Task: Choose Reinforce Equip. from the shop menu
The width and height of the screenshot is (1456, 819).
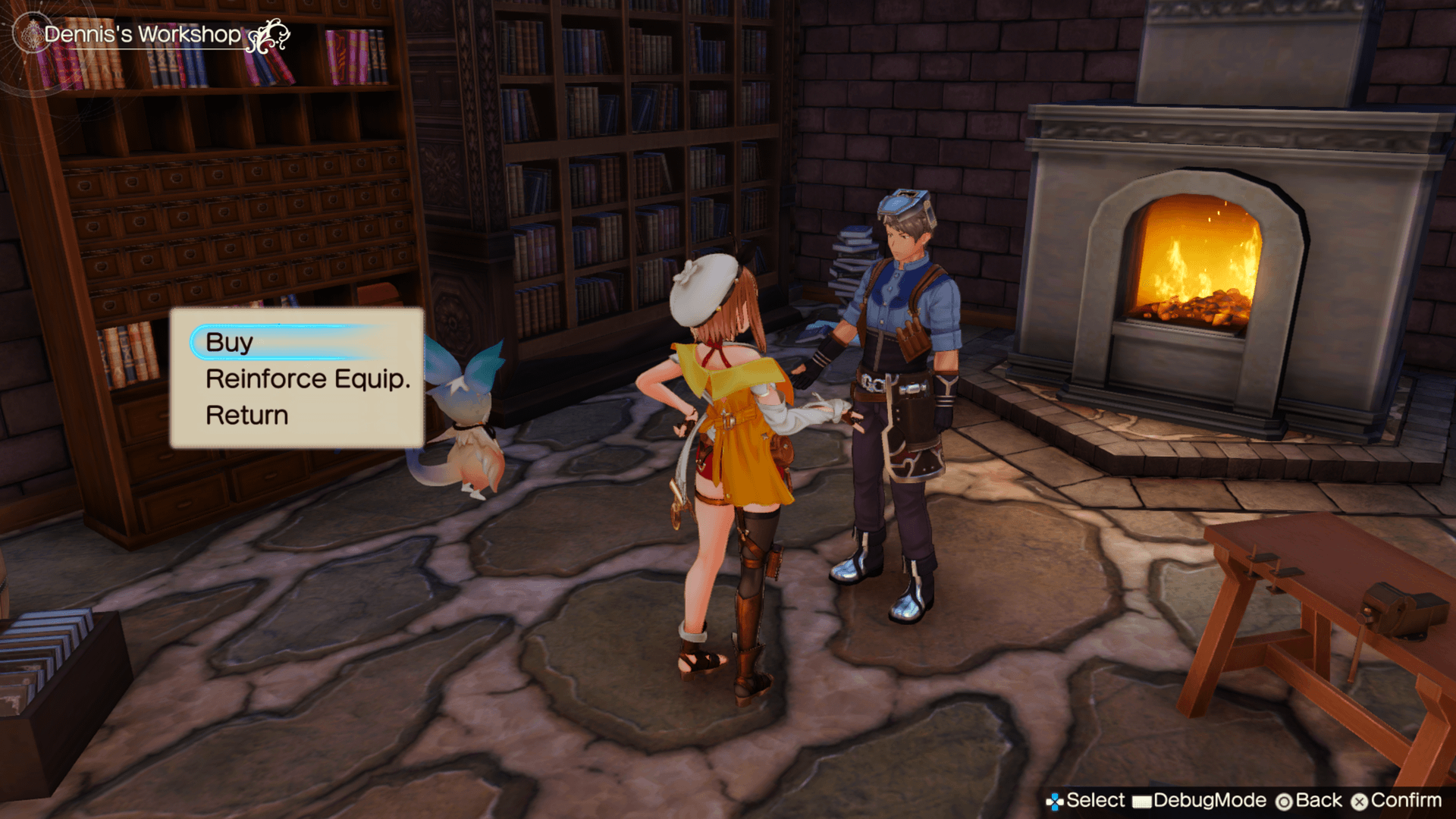Action: [x=307, y=378]
